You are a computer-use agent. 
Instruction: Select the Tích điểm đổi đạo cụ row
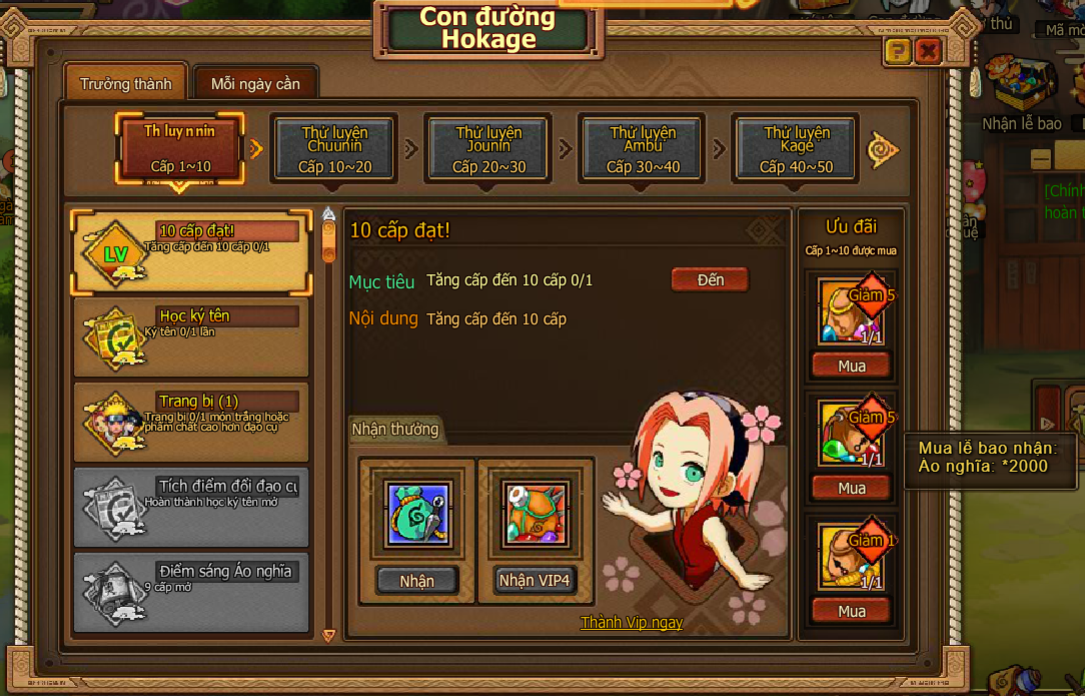190,507
